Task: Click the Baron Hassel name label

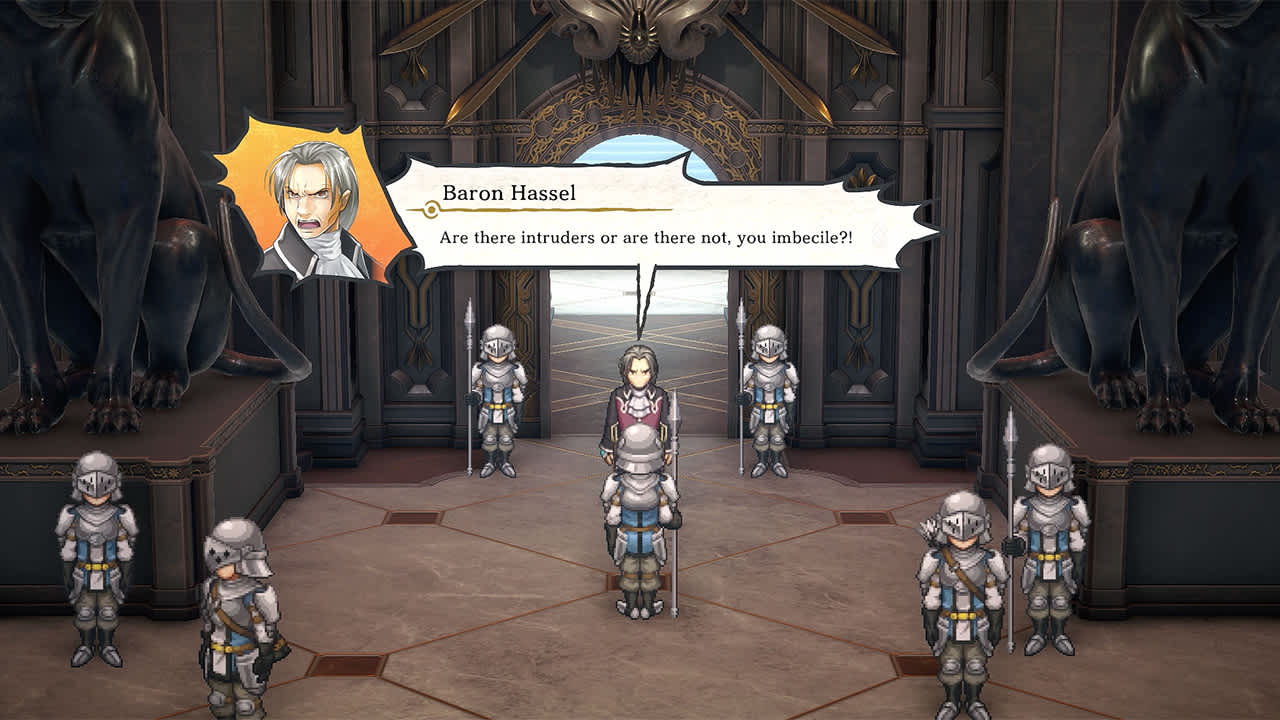Action: point(510,194)
